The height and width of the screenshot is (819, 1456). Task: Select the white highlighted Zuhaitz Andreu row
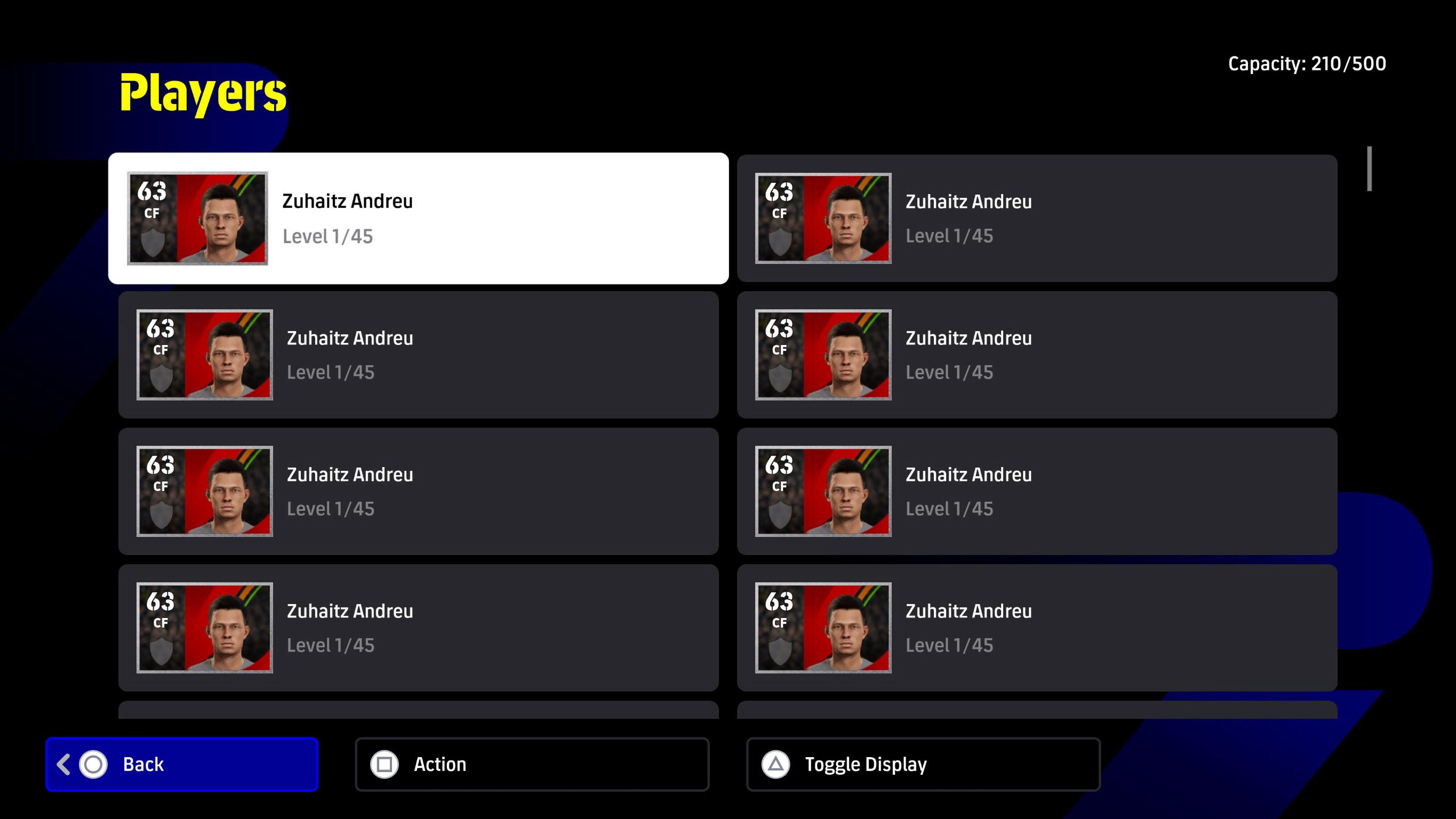tap(418, 218)
